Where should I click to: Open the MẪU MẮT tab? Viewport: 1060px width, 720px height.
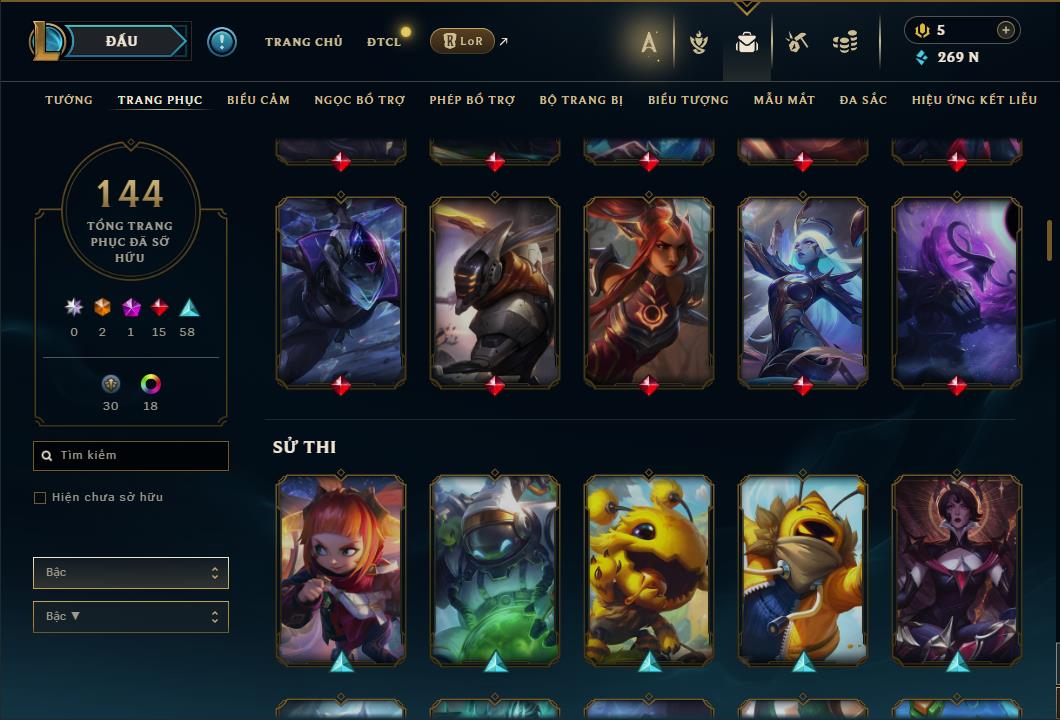click(x=784, y=100)
